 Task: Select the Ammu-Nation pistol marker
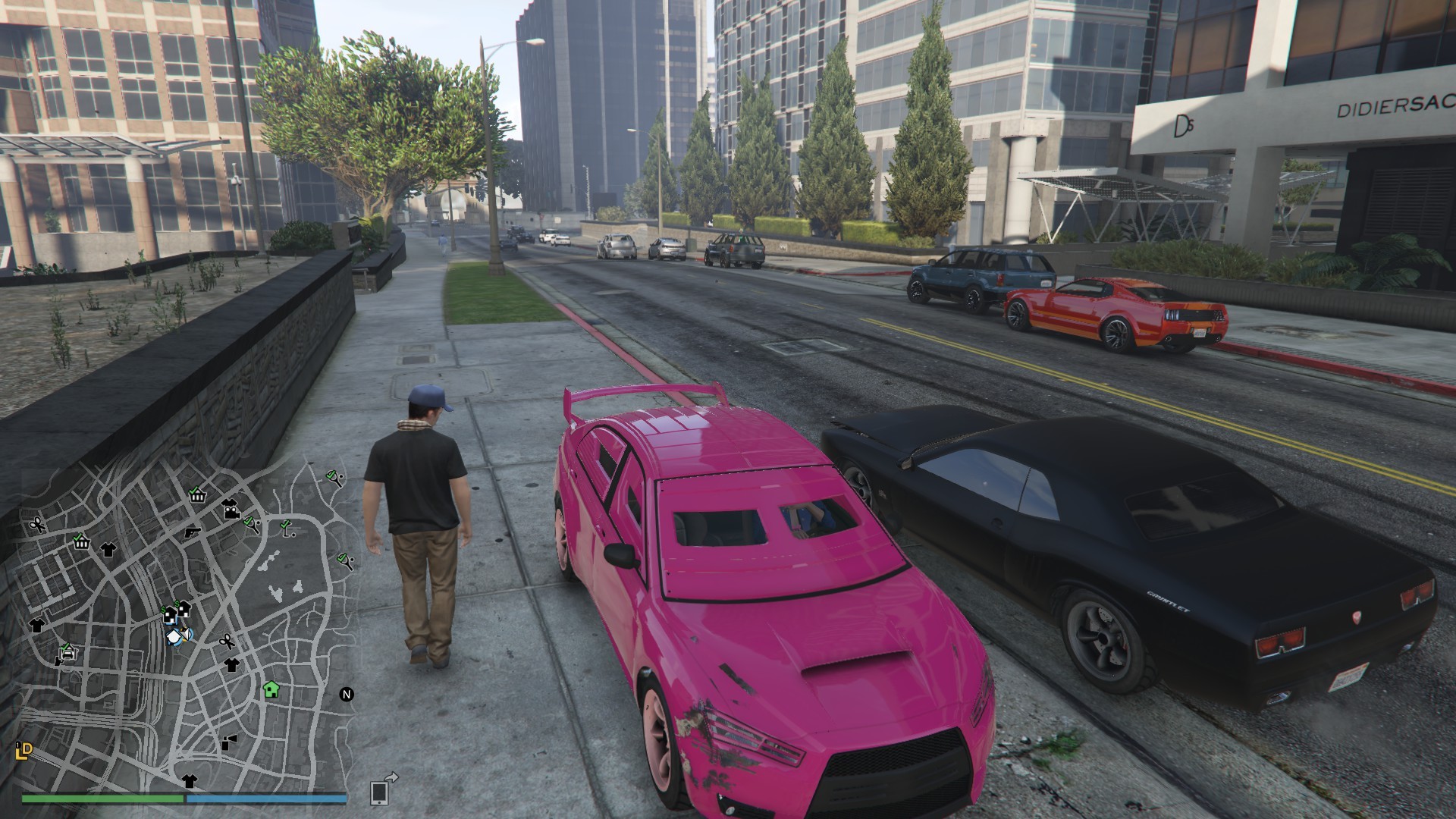pyautogui.click(x=192, y=532)
